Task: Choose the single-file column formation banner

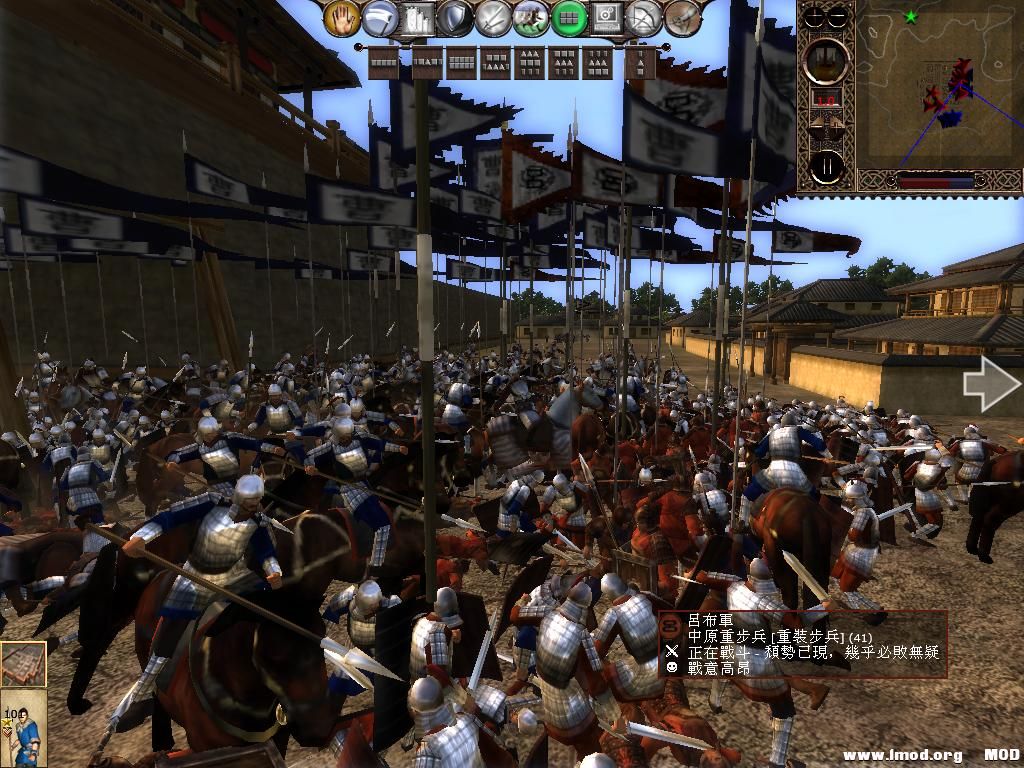Action: (641, 64)
